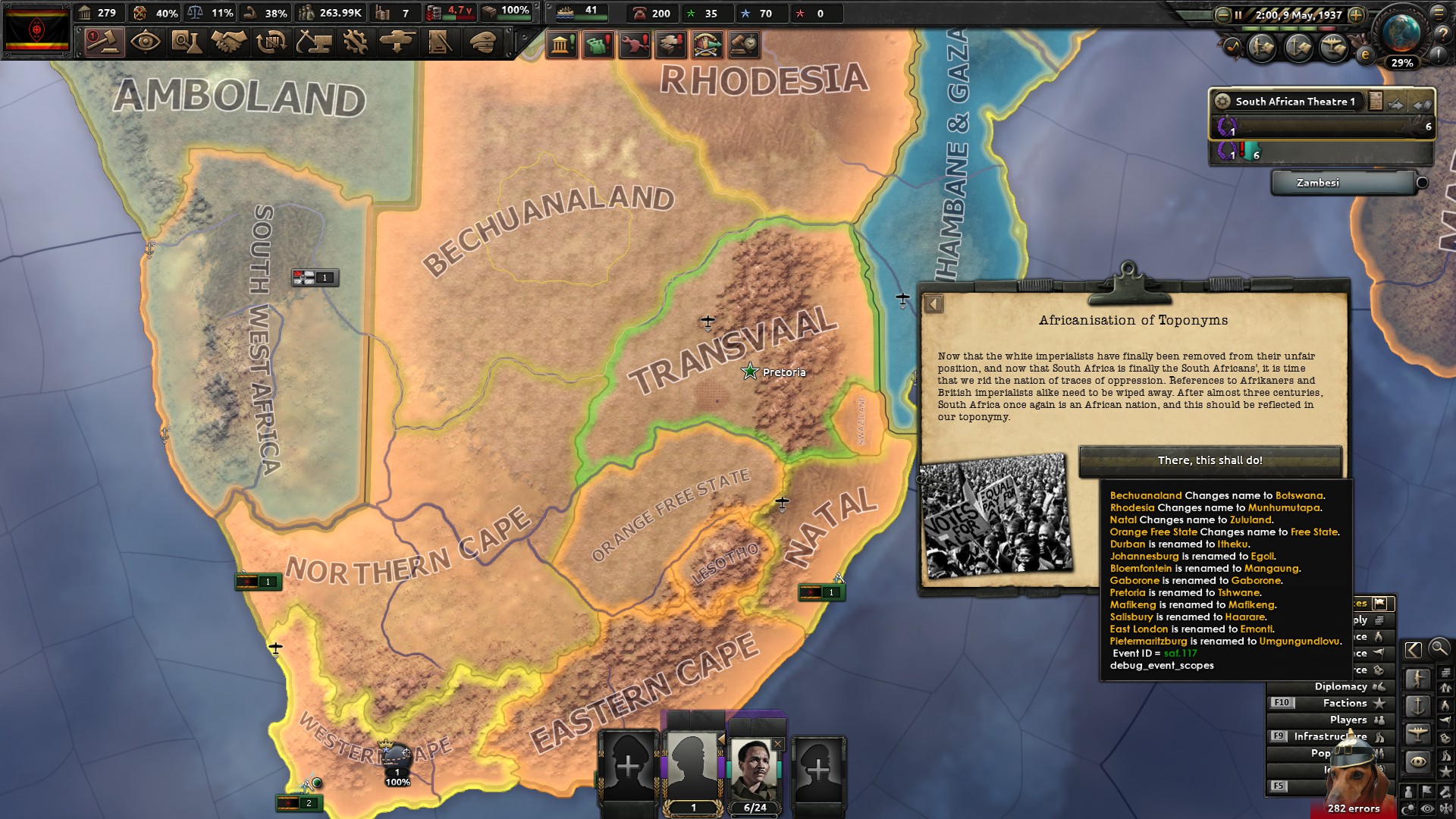Collapse the event window with its left arrow

[x=934, y=304]
